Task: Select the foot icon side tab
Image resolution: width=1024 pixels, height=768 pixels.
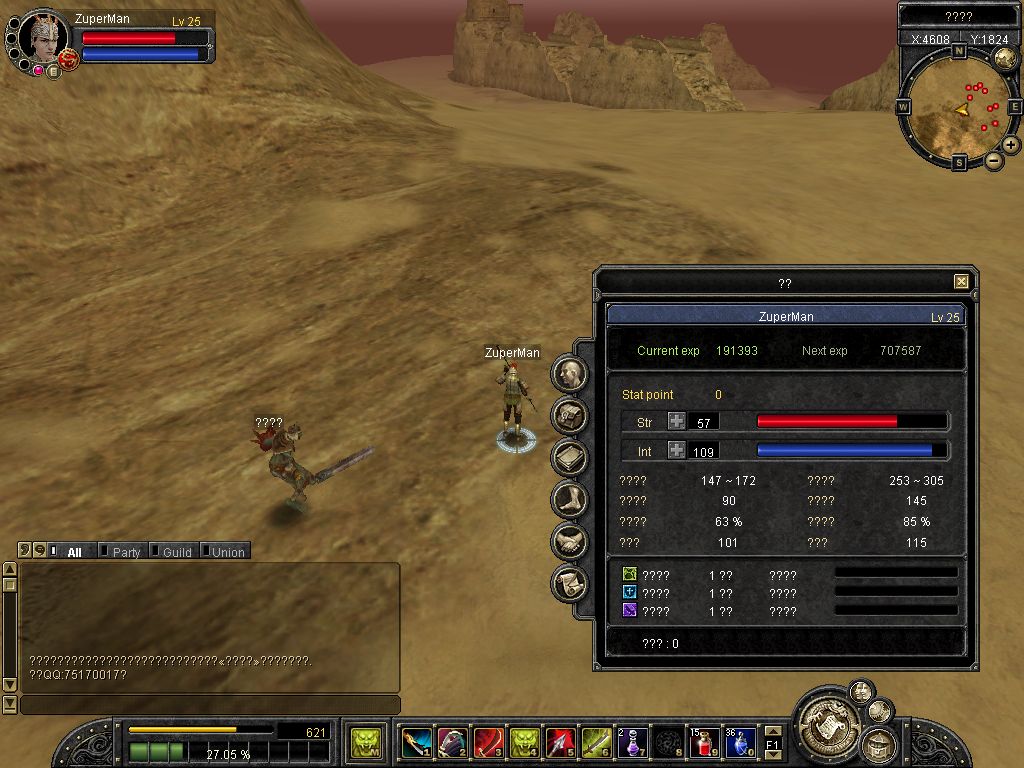Action: pyautogui.click(x=569, y=499)
